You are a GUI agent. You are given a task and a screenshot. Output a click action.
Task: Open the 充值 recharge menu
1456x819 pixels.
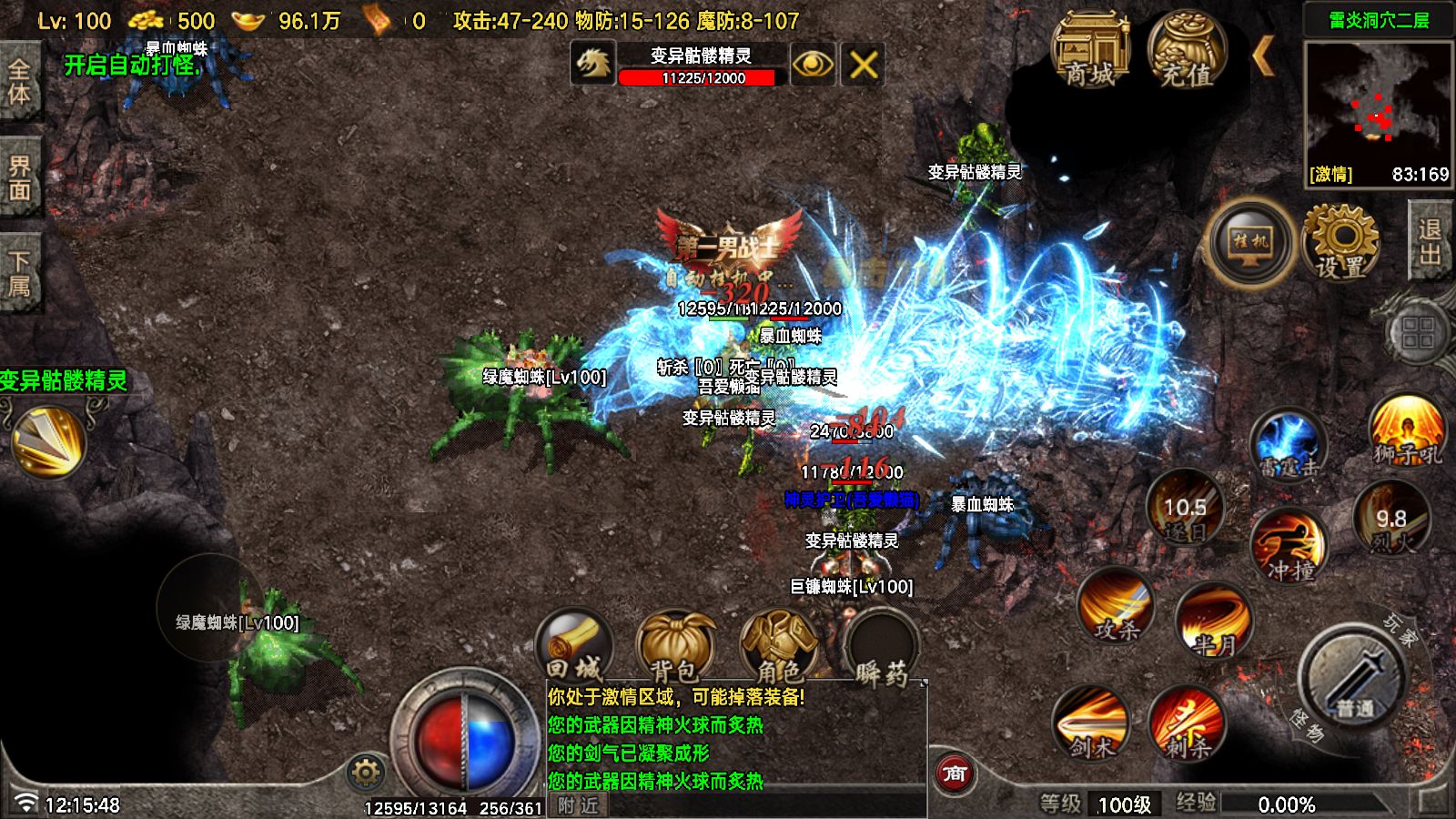pyautogui.click(x=1188, y=52)
